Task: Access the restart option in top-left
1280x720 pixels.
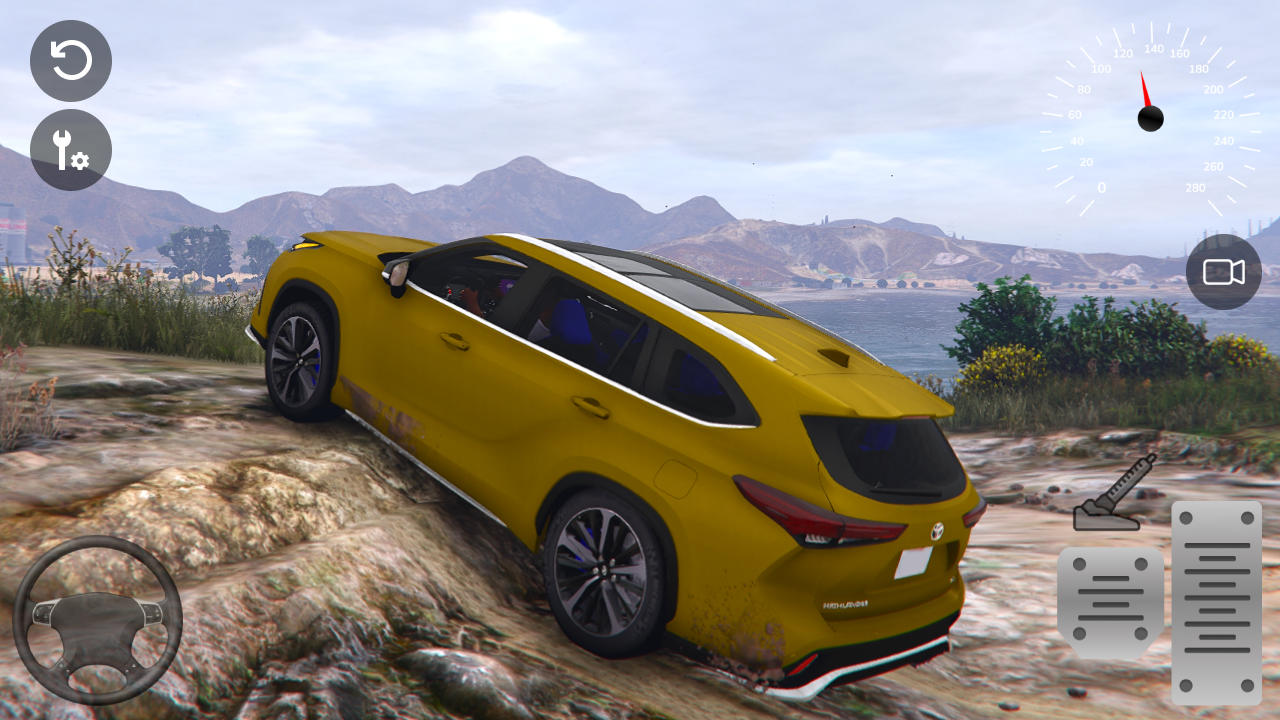Action: (x=70, y=62)
